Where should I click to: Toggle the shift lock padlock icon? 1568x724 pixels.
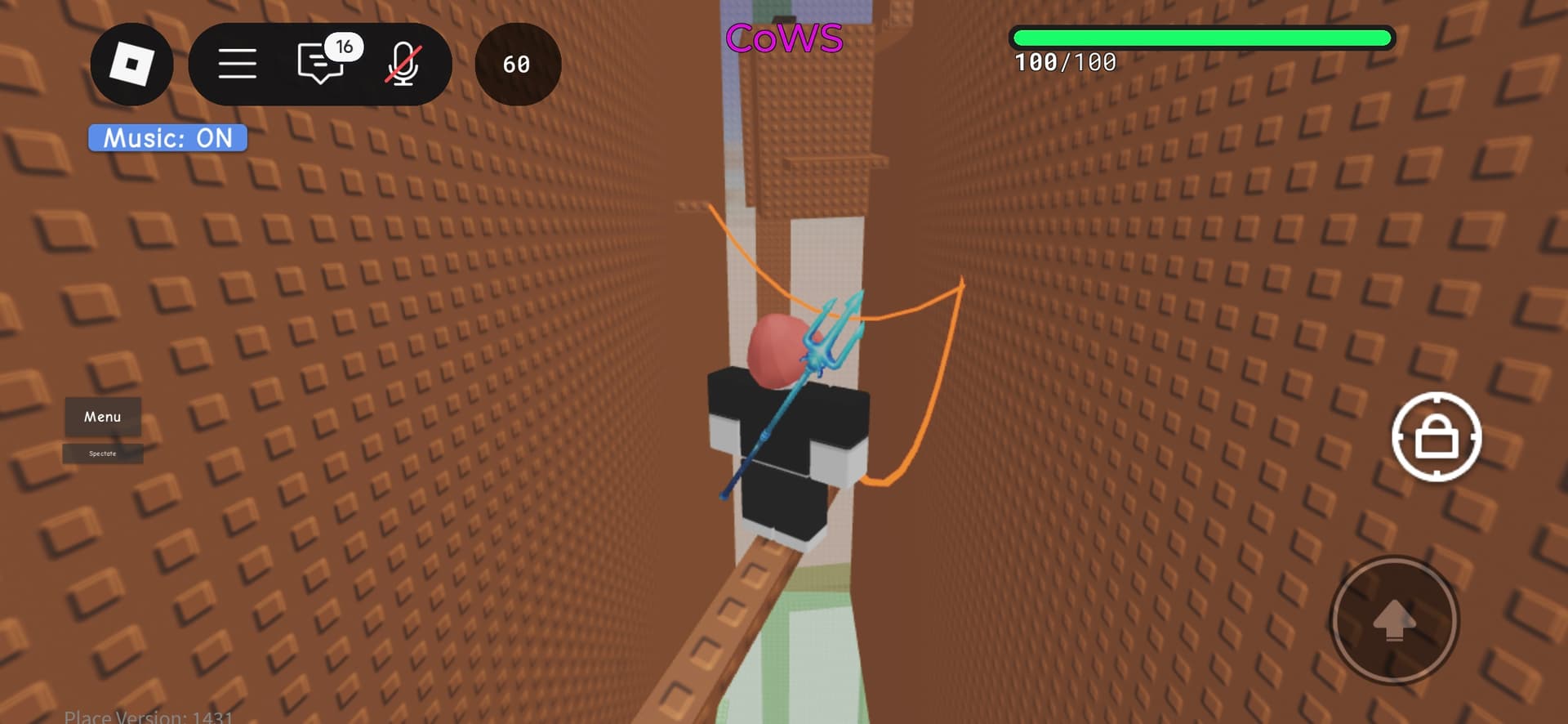pos(1436,437)
